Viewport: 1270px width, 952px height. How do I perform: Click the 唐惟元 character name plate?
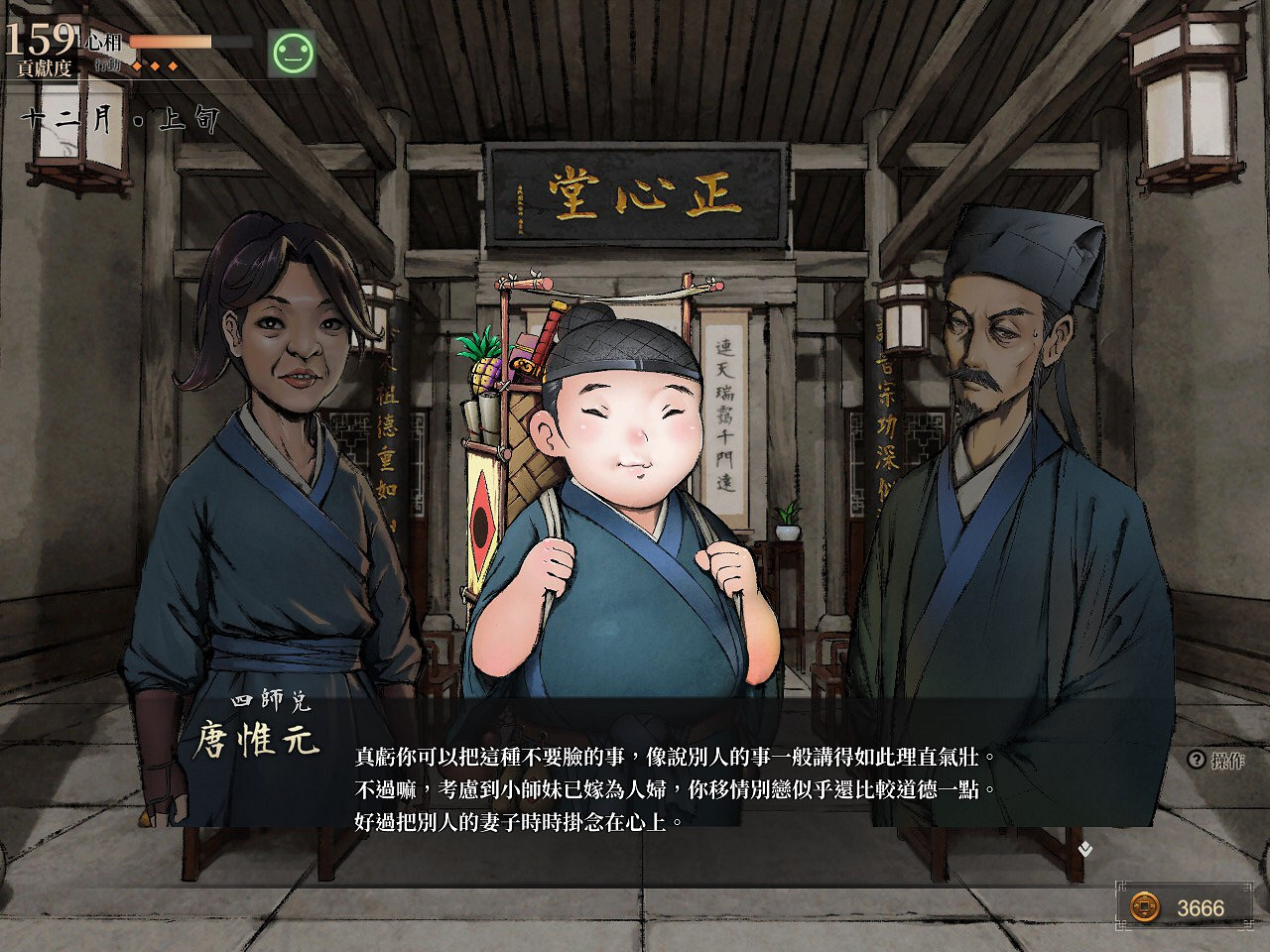[261, 741]
